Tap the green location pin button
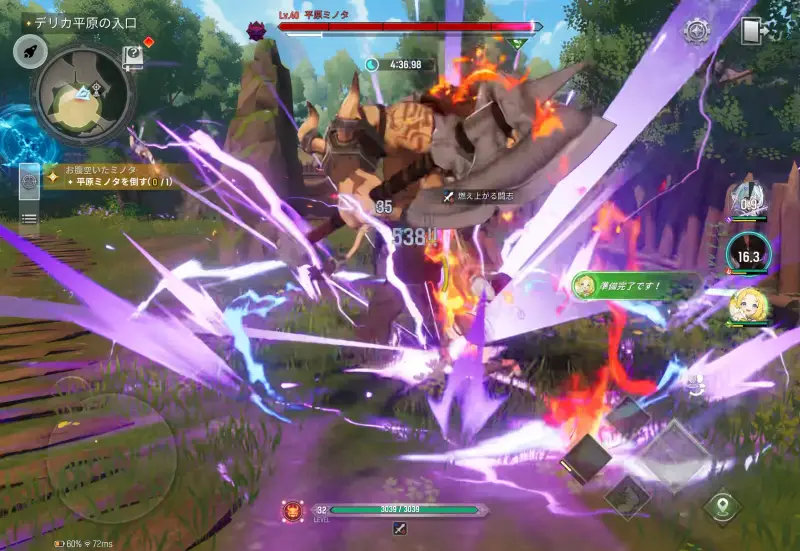Viewport: 800px width, 551px height. point(722,505)
